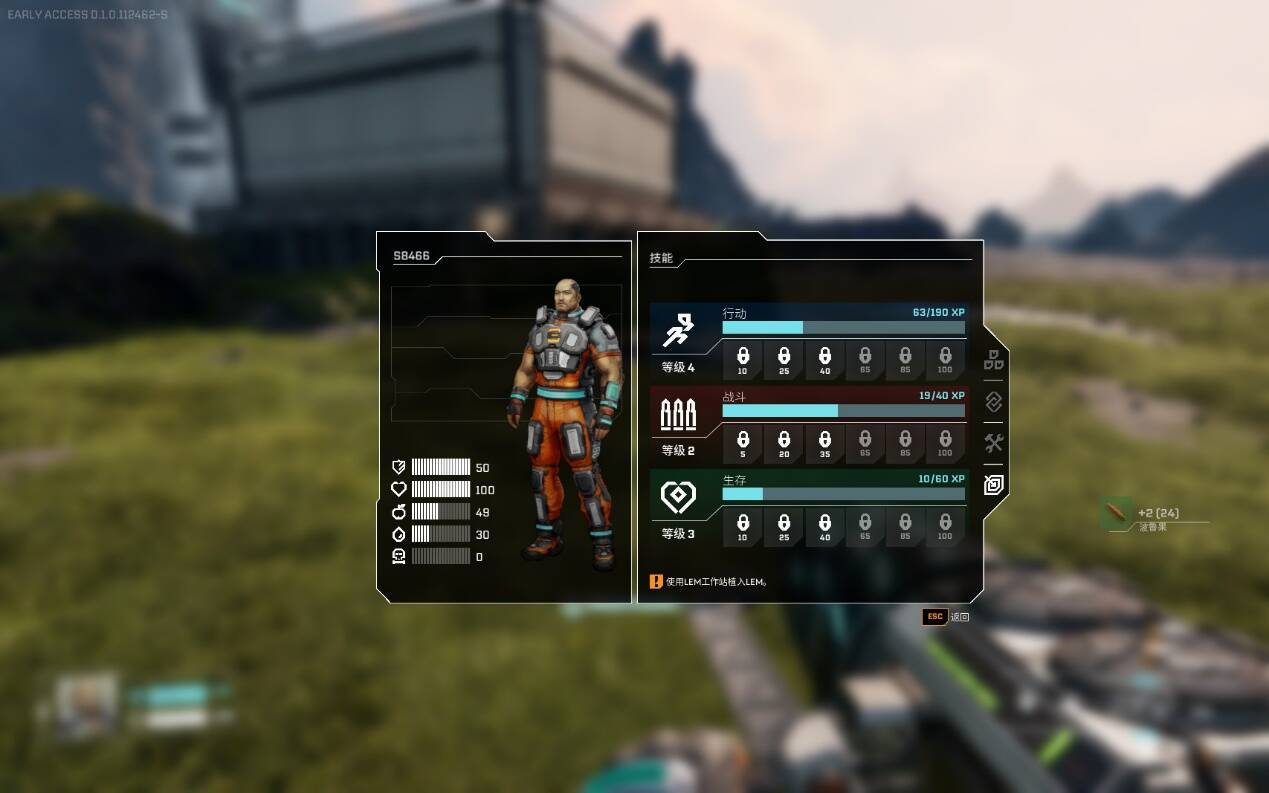The height and width of the screenshot is (793, 1269).
Task: Select the 行动 locked slot marked 65
Action: pyautogui.click(x=865, y=360)
